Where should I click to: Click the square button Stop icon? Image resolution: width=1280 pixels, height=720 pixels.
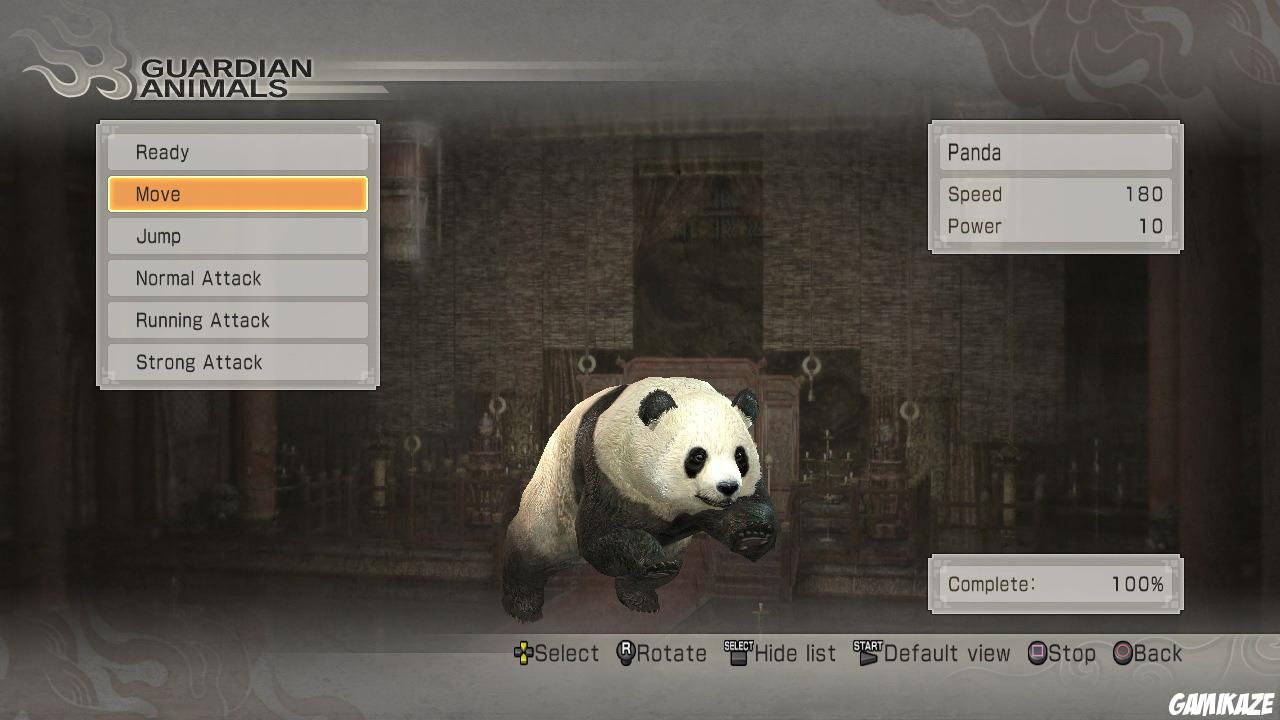pyautogui.click(x=1036, y=653)
